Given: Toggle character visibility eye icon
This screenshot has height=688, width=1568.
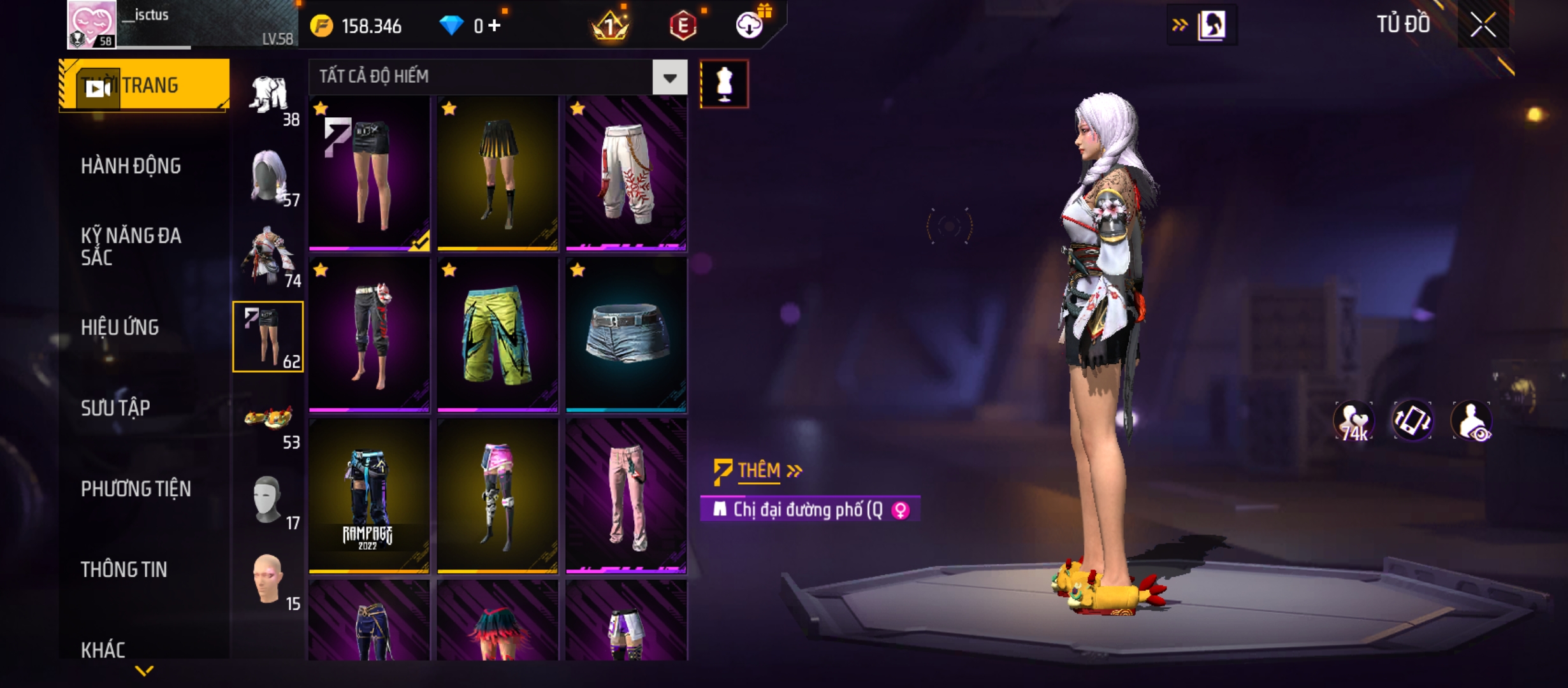Looking at the screenshot, I should pyautogui.click(x=1471, y=421).
